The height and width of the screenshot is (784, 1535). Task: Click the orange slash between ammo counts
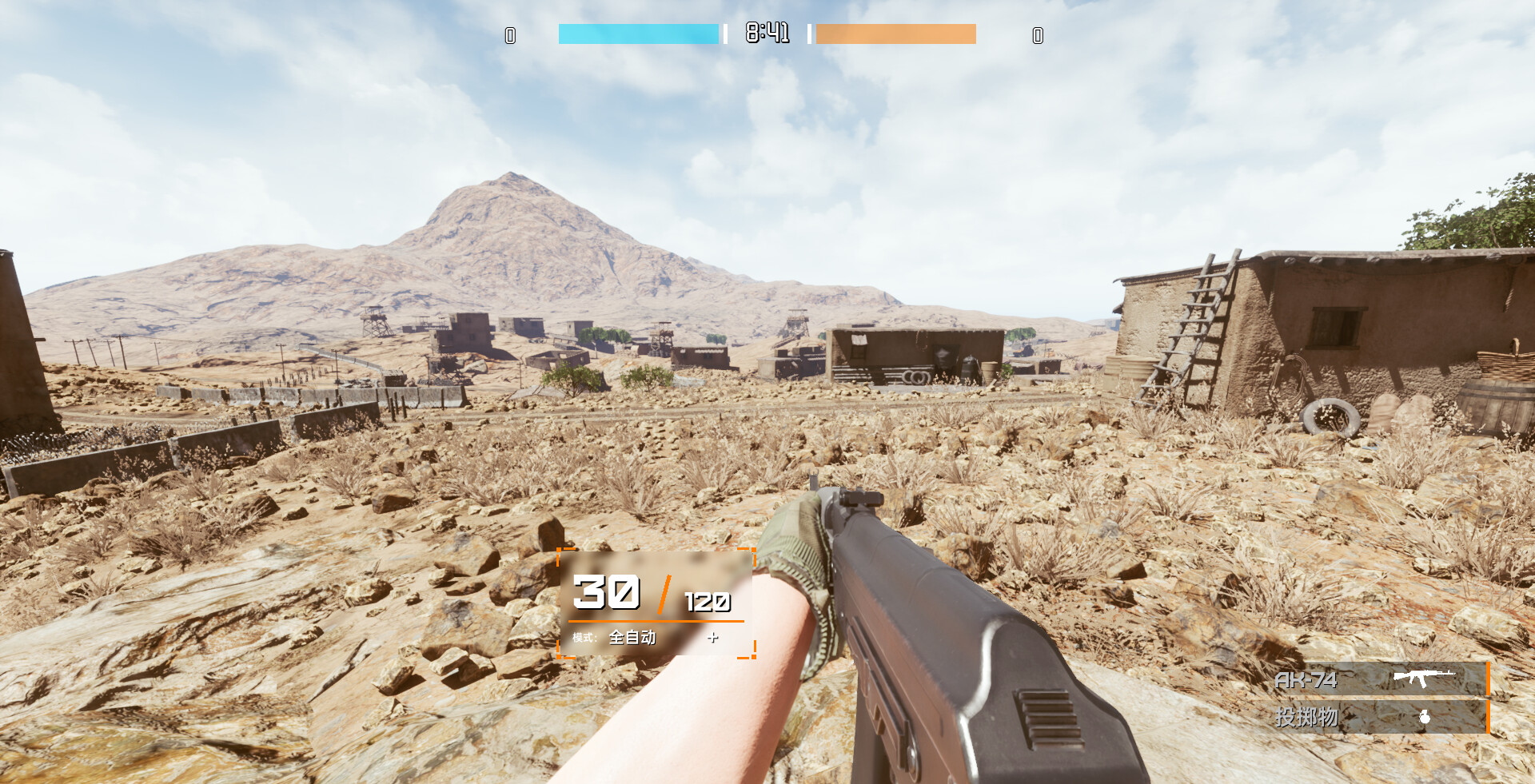click(665, 595)
